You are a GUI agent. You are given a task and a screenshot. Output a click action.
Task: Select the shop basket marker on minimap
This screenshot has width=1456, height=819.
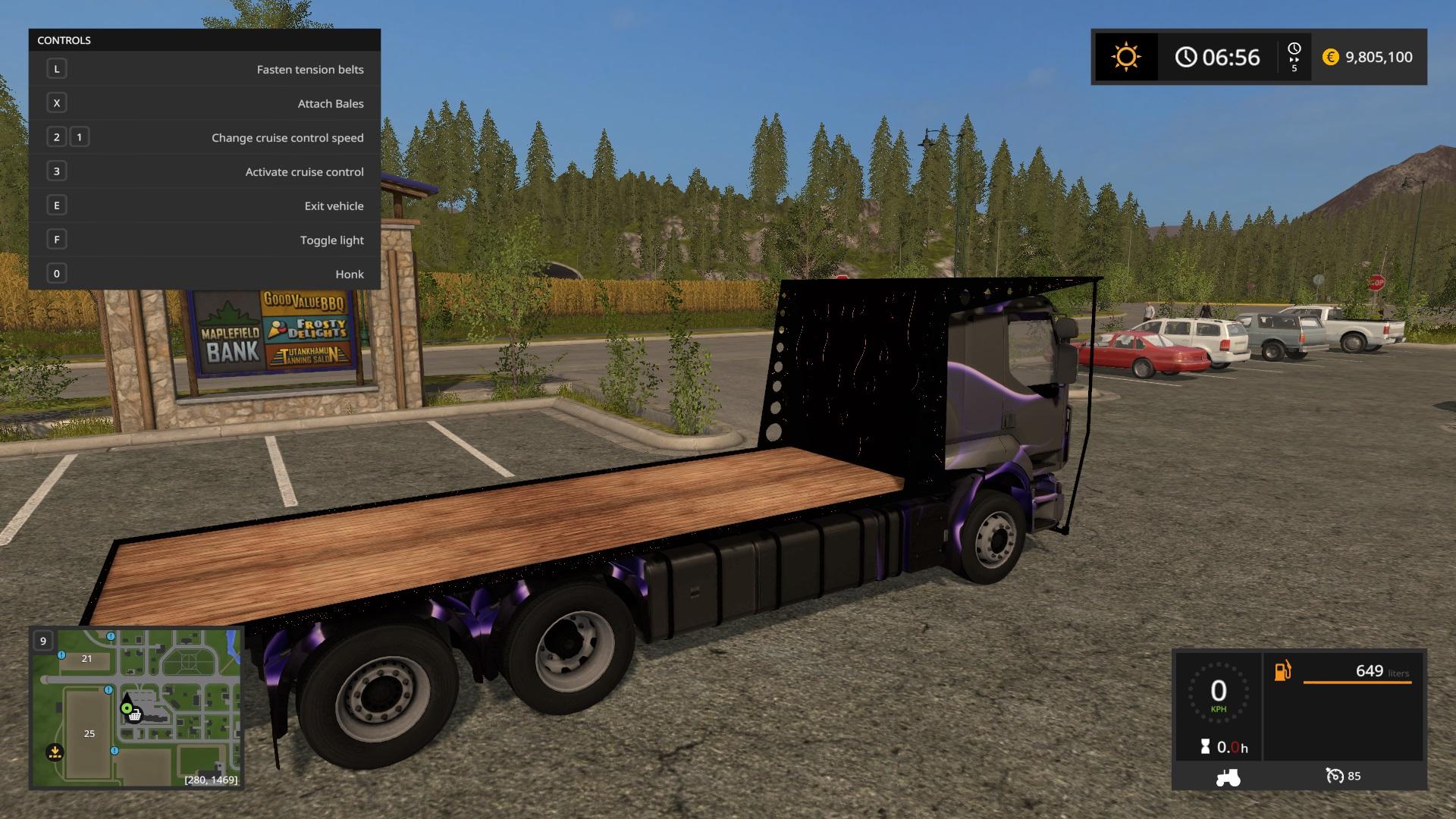click(134, 715)
